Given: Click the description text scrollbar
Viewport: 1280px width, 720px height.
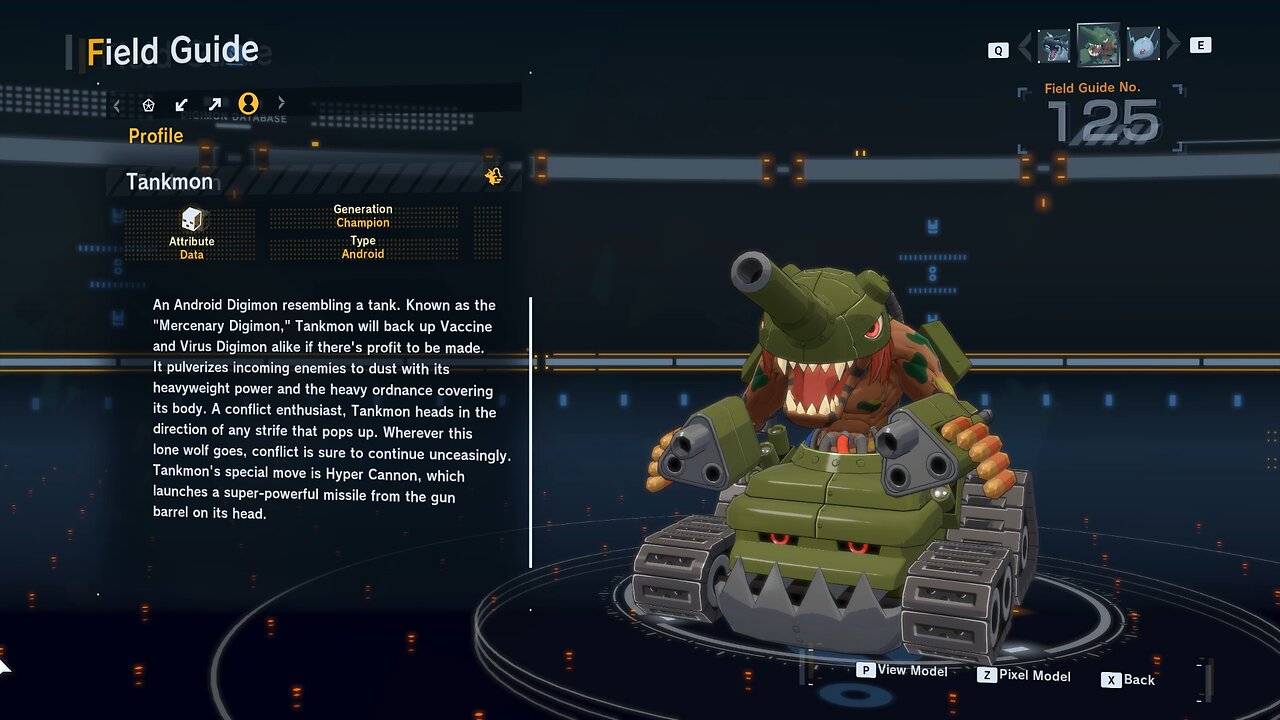Looking at the screenshot, I should click(x=531, y=432).
